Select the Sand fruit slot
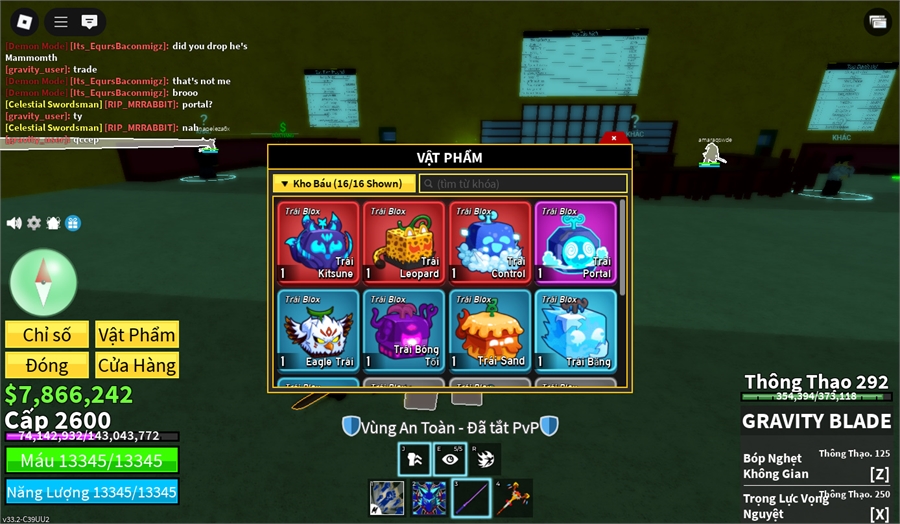The height and width of the screenshot is (524, 900). (x=490, y=330)
